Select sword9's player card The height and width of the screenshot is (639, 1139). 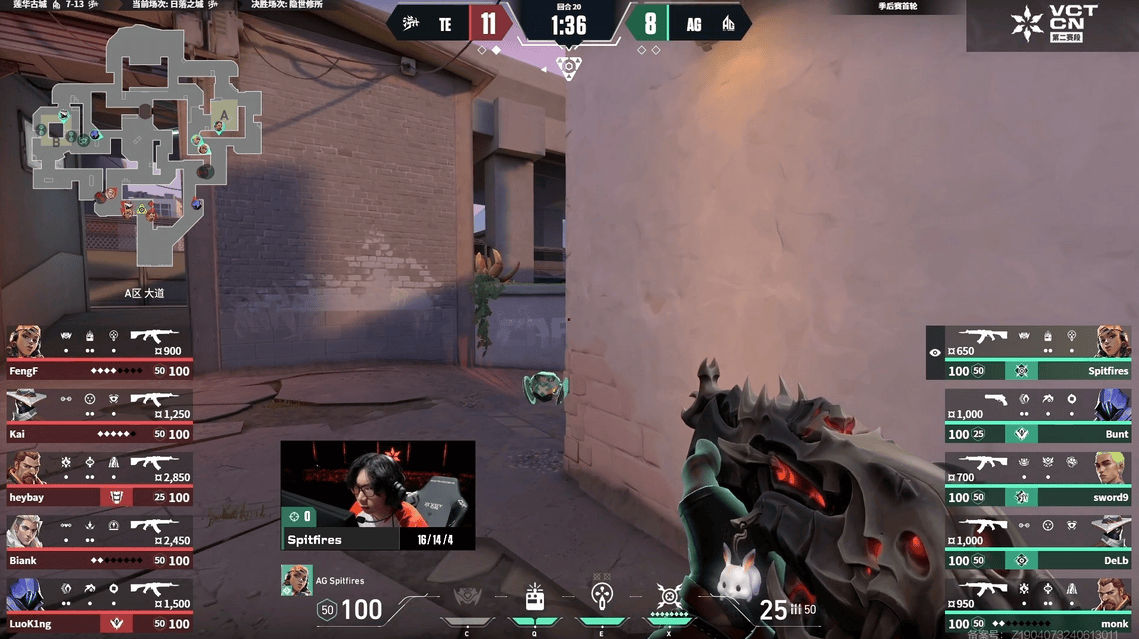(1037, 479)
